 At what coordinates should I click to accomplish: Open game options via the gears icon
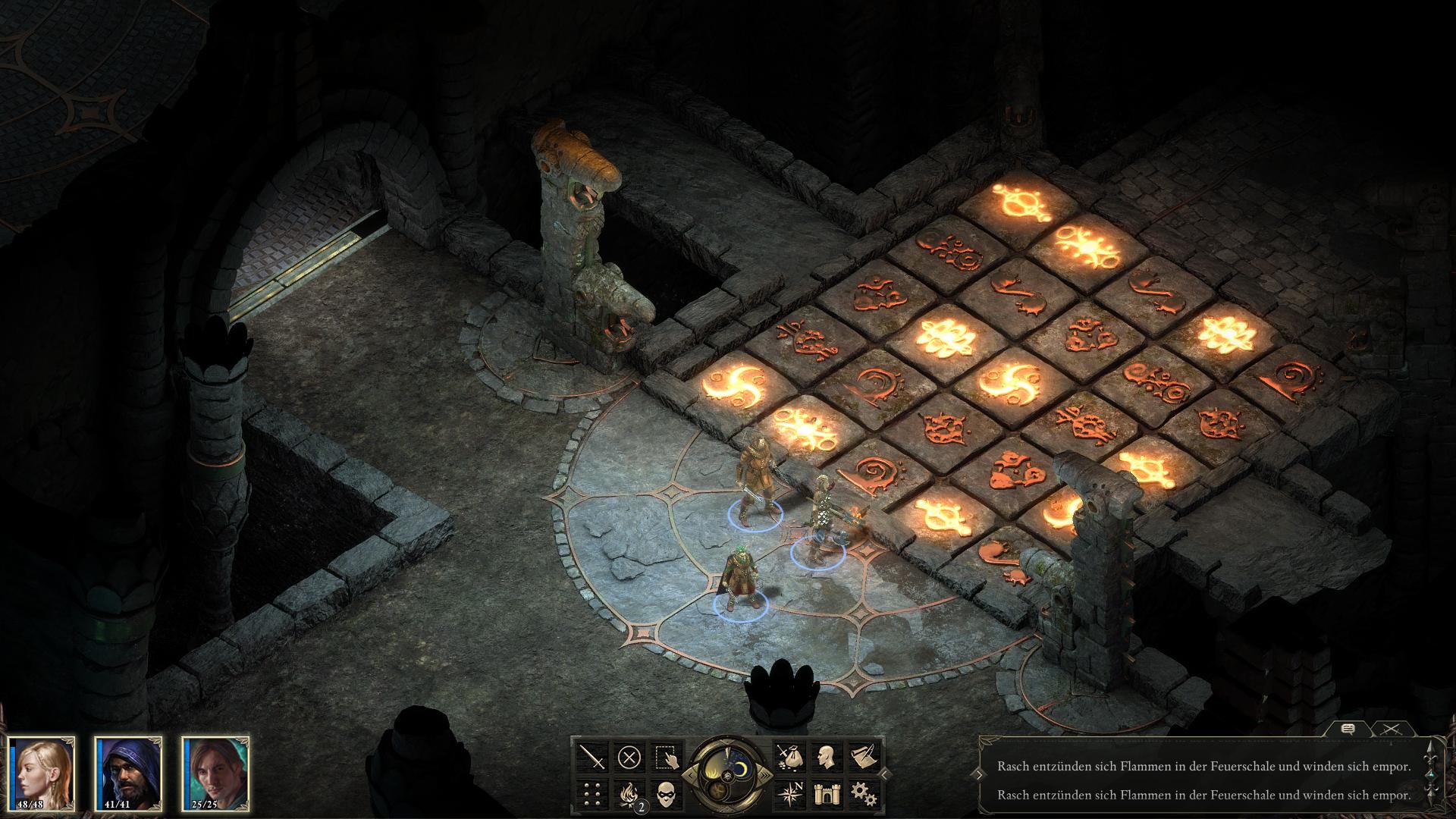(864, 793)
